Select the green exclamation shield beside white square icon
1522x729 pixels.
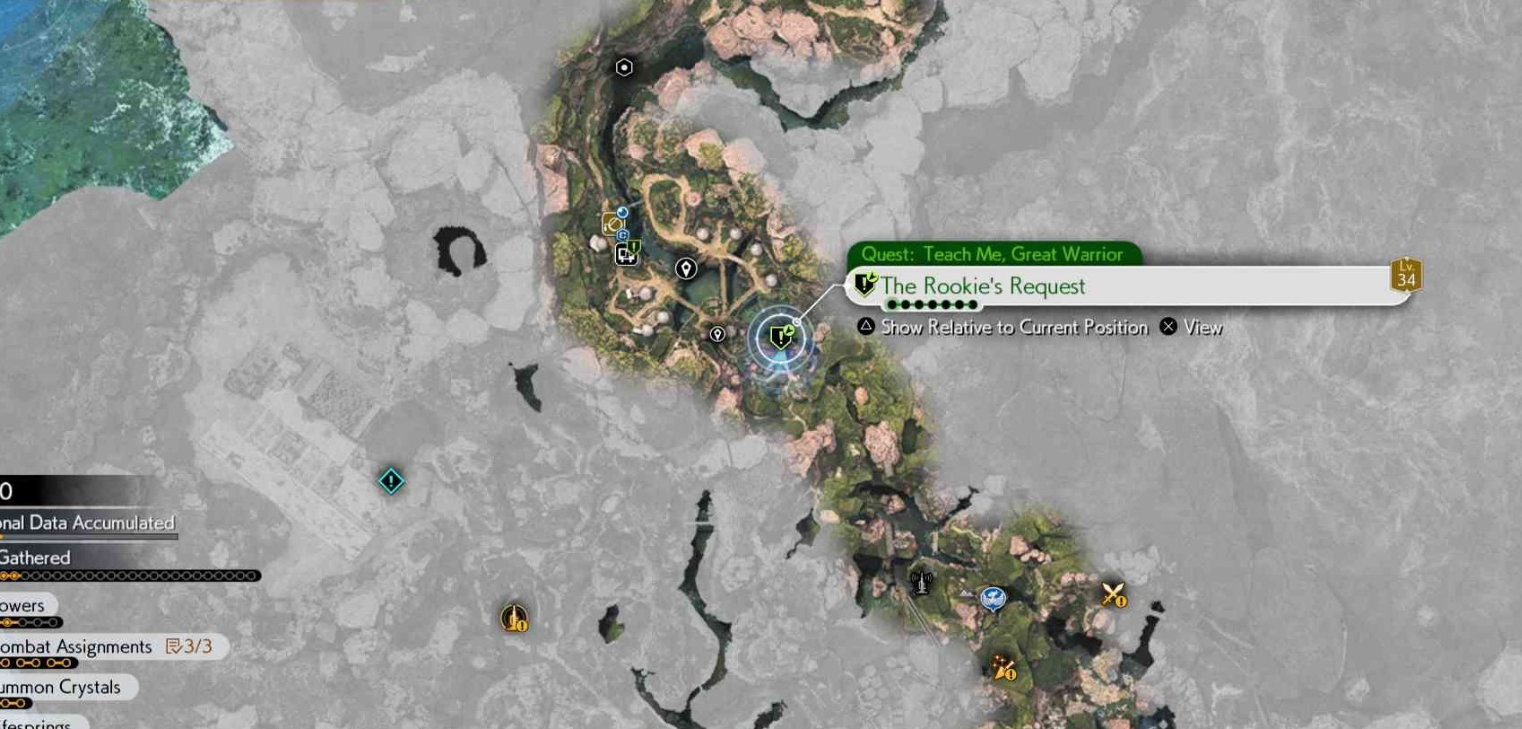point(634,248)
